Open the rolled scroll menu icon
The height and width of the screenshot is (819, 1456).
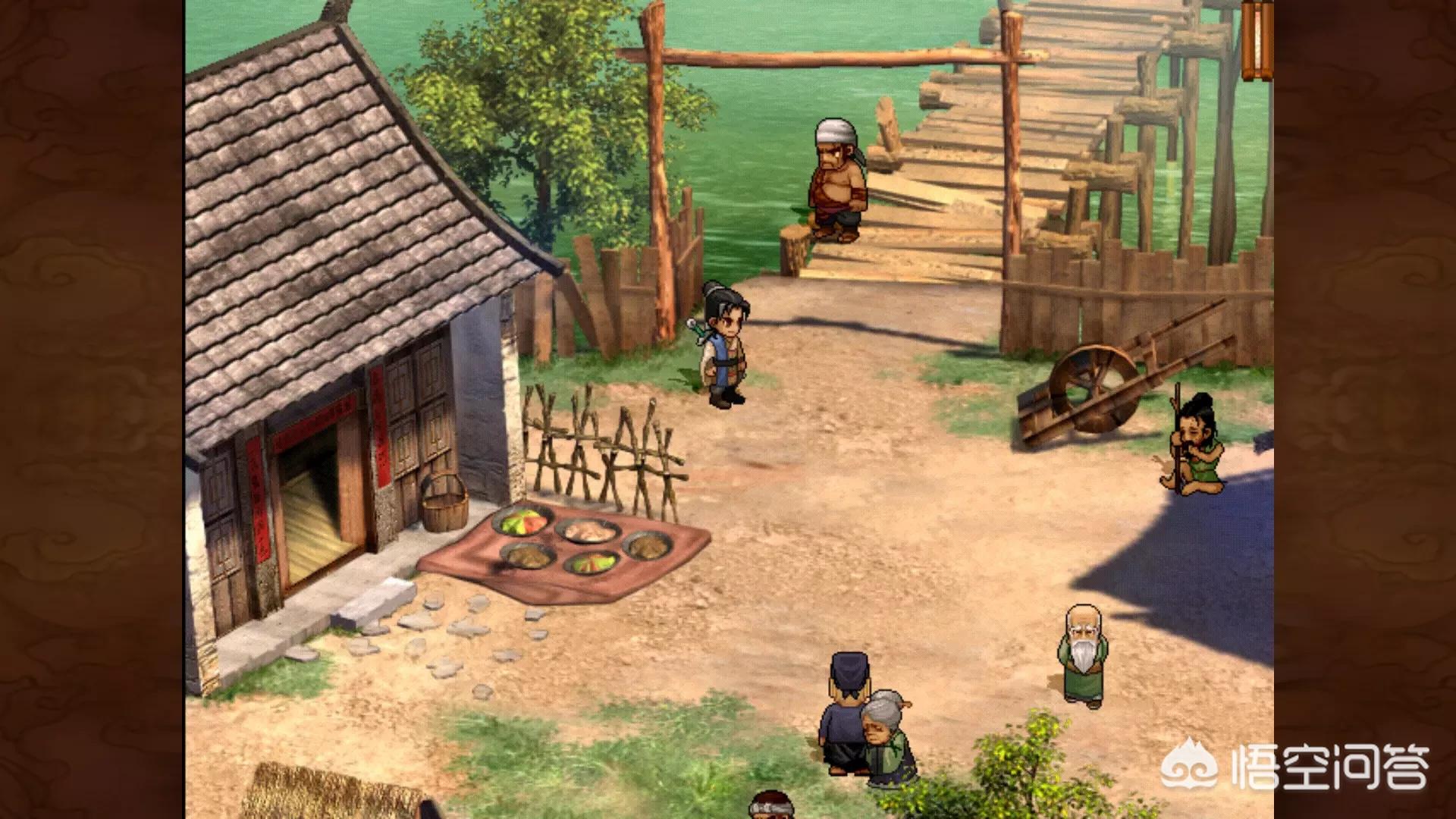point(1257,39)
